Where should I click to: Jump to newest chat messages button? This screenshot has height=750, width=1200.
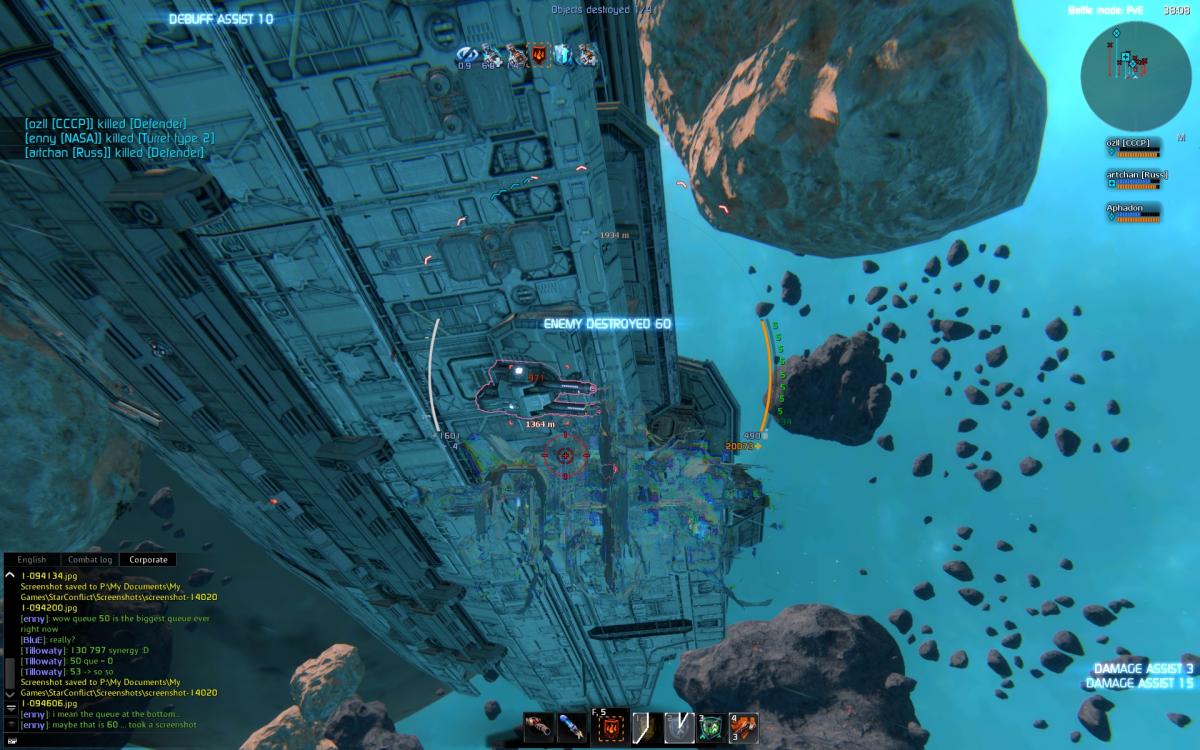(x=10, y=707)
